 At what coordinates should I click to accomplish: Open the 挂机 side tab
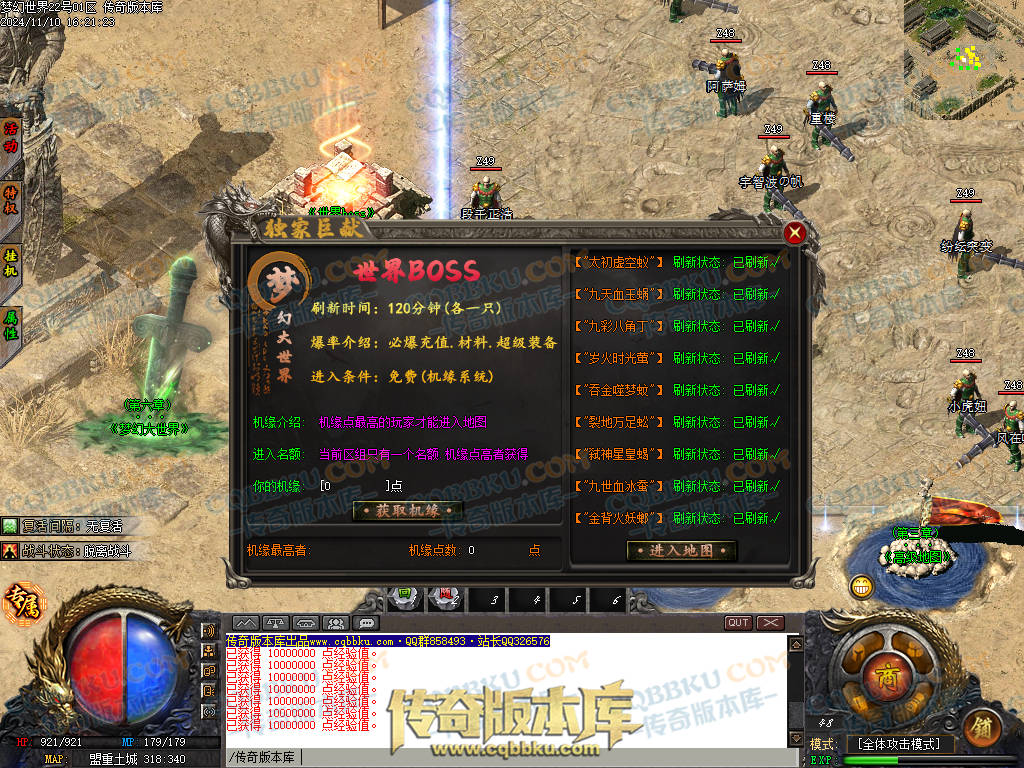(11, 261)
